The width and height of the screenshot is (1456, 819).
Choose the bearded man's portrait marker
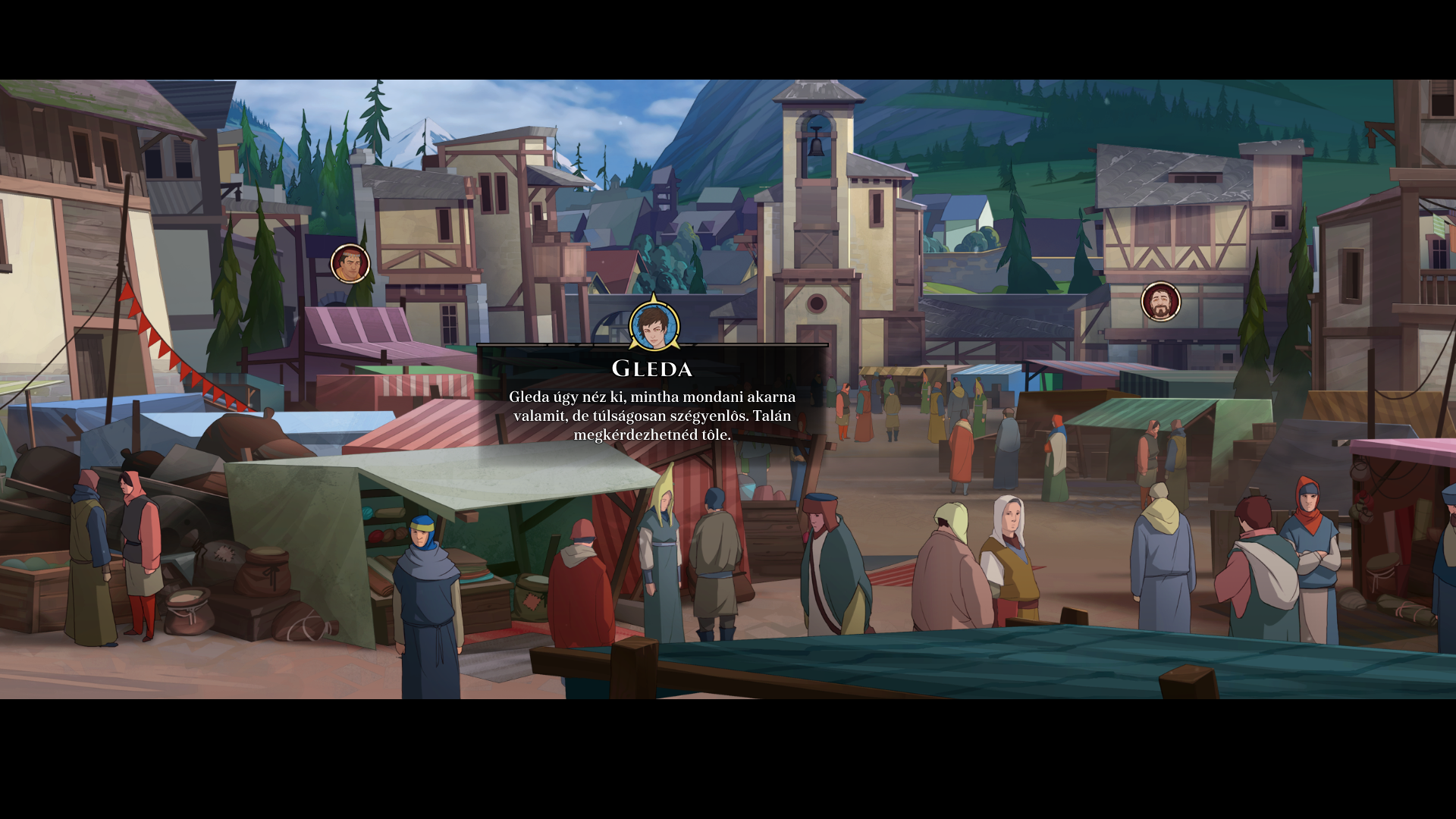pyautogui.click(x=1160, y=302)
